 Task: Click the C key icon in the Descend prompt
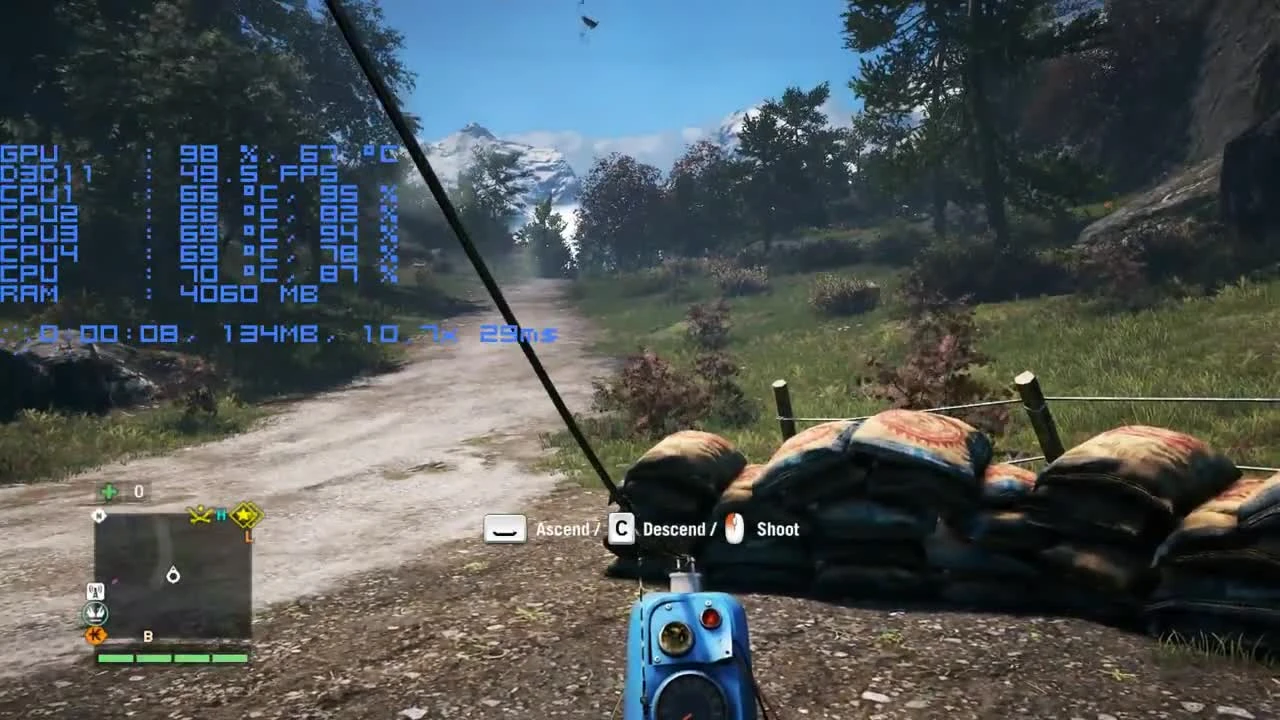[x=620, y=529]
